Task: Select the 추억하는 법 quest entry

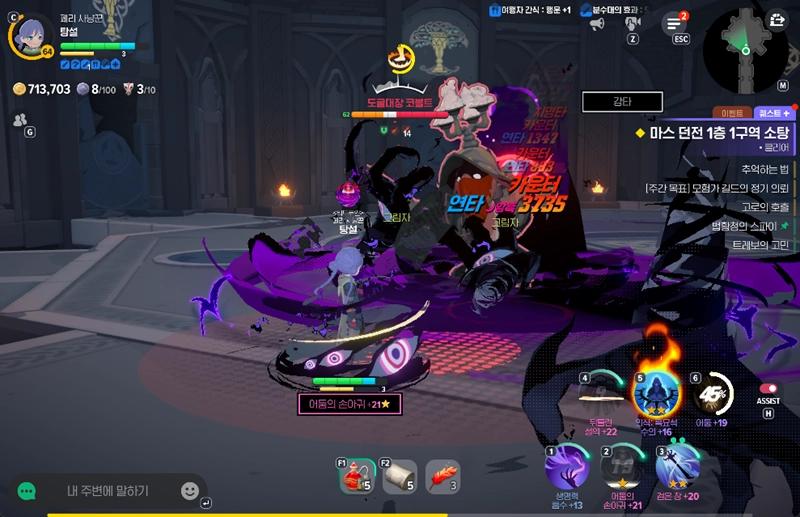Action: pyautogui.click(x=765, y=169)
